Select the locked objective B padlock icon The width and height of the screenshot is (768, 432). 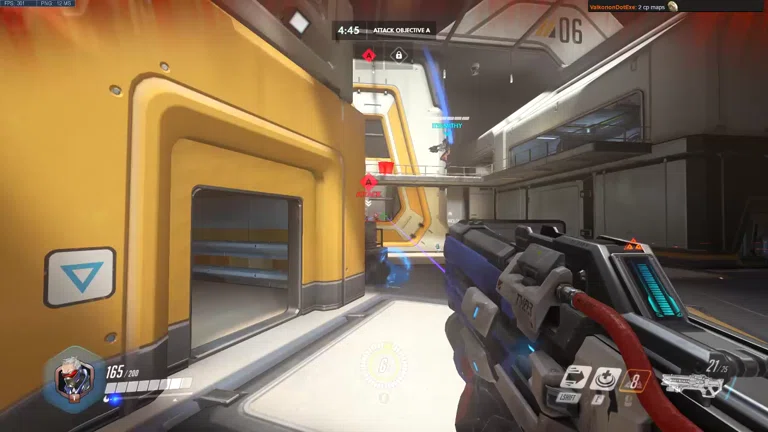point(398,55)
